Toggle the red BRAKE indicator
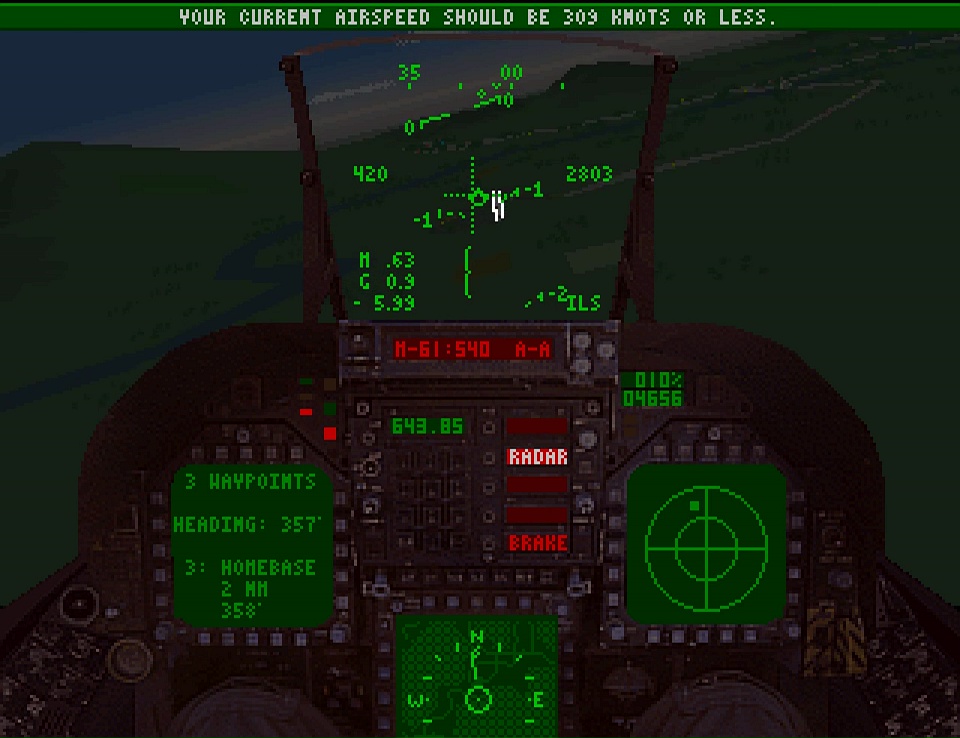960x738 pixels. pyautogui.click(x=538, y=543)
